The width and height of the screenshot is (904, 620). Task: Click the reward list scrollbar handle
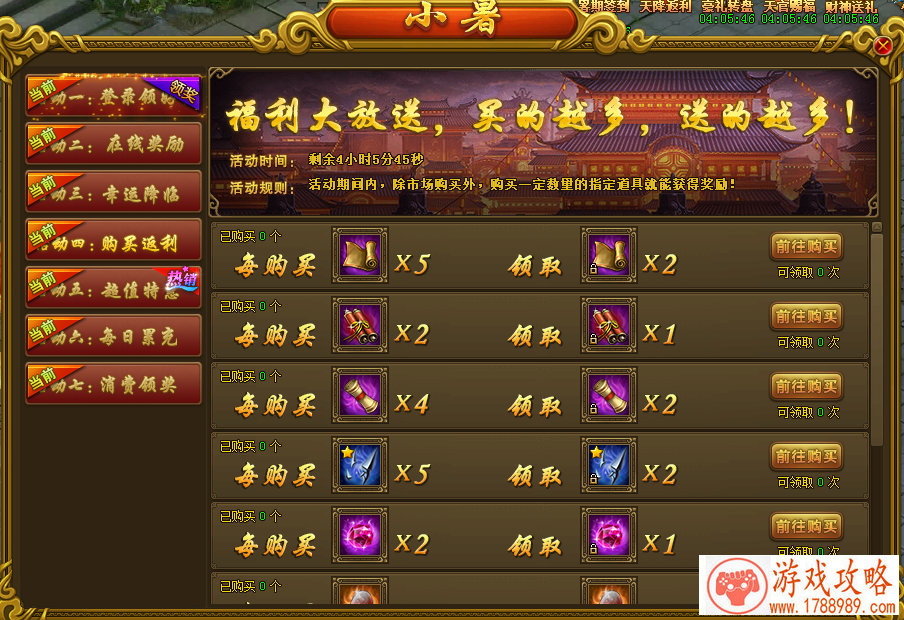pos(876,340)
